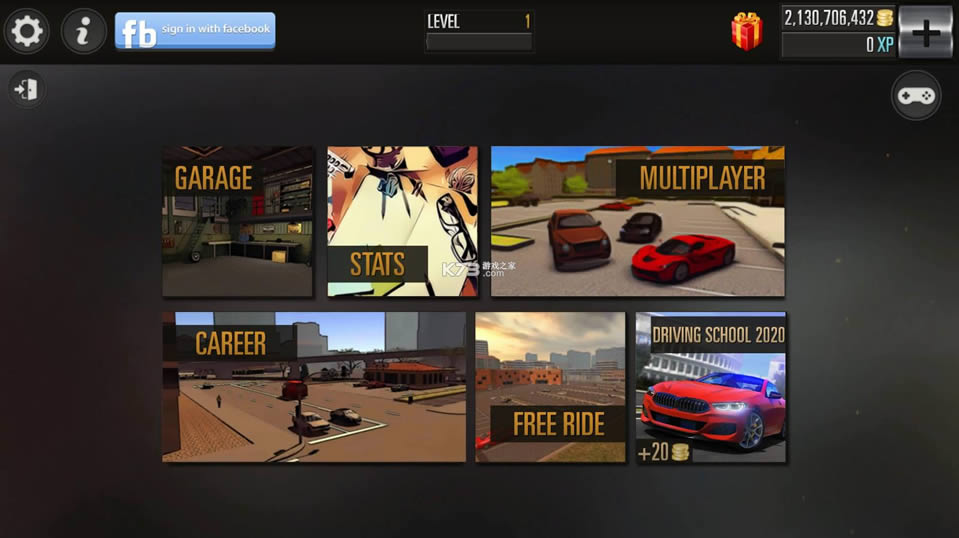Enter the Garage

tap(238, 221)
